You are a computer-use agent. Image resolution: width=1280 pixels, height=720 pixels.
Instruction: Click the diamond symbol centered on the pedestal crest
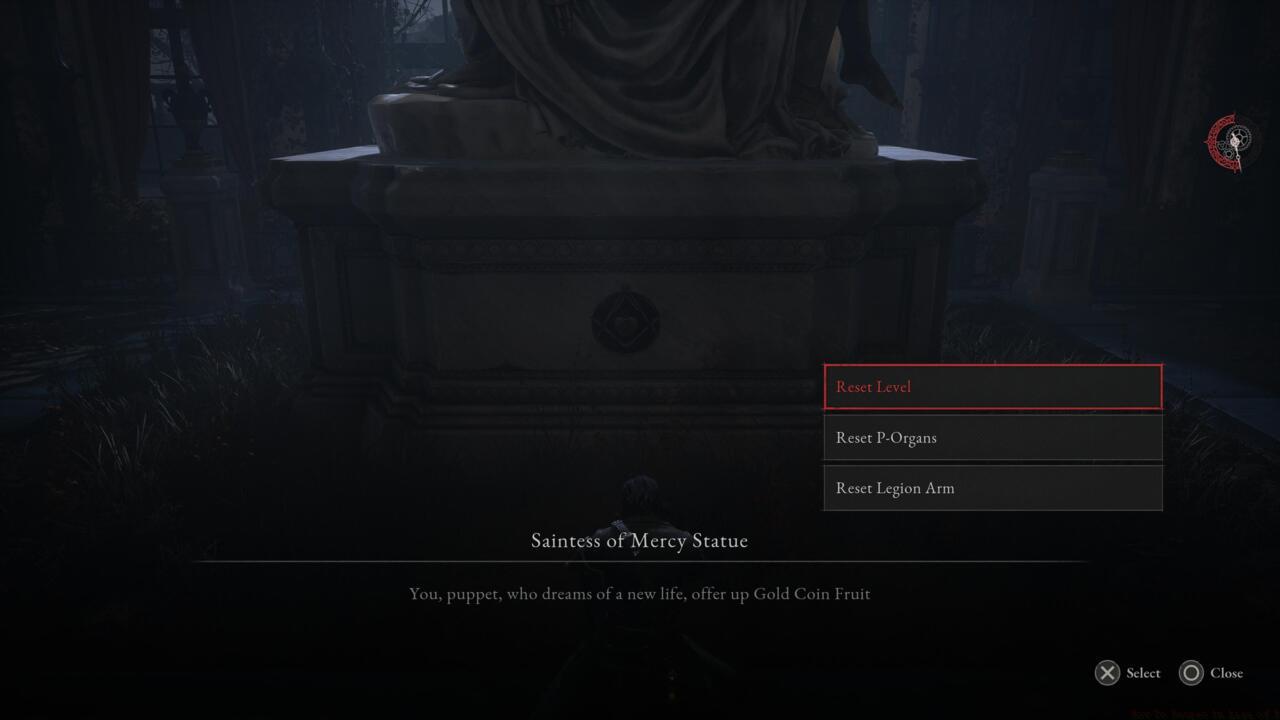point(628,320)
